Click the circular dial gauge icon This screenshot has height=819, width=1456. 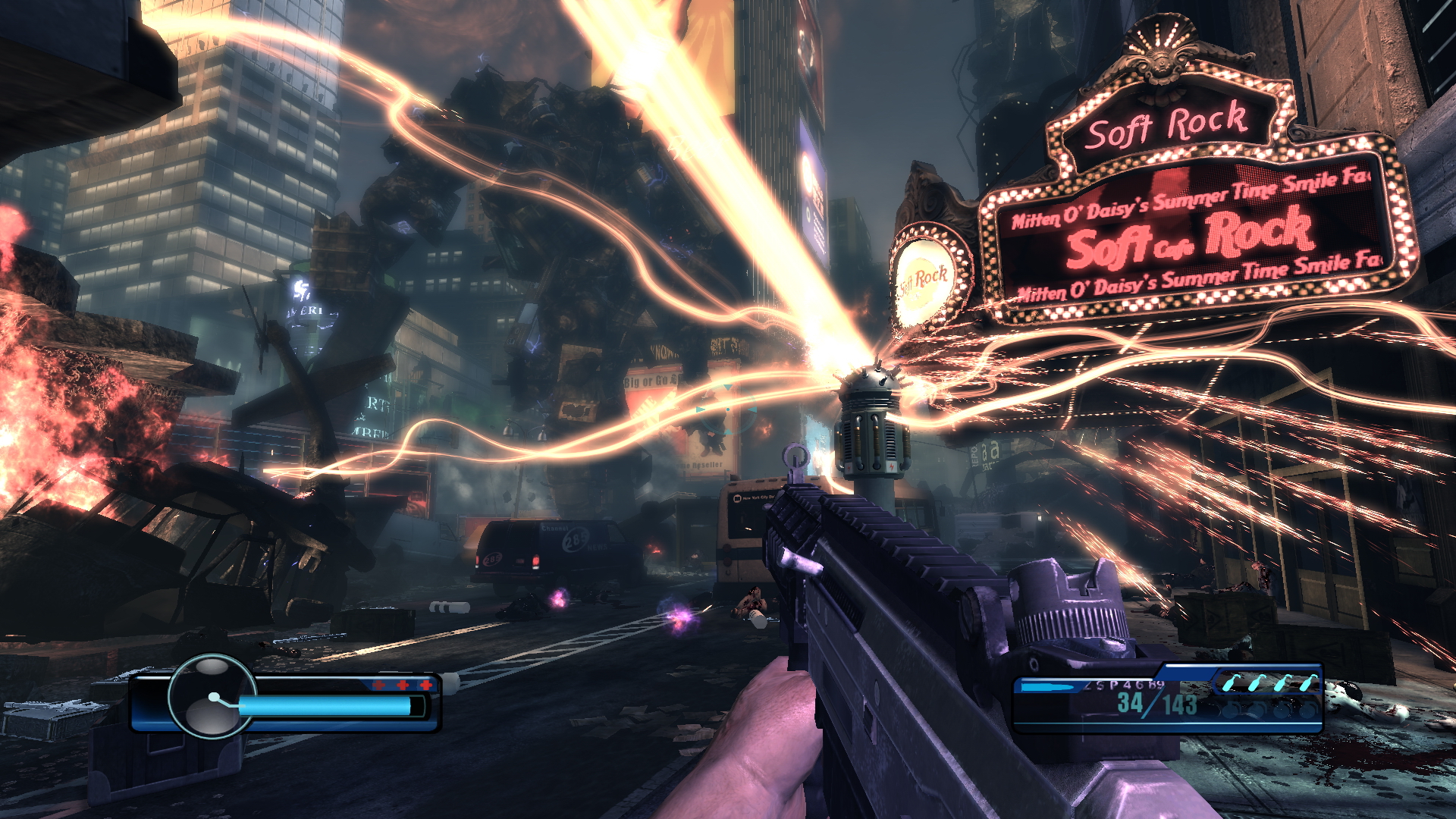tap(212, 696)
